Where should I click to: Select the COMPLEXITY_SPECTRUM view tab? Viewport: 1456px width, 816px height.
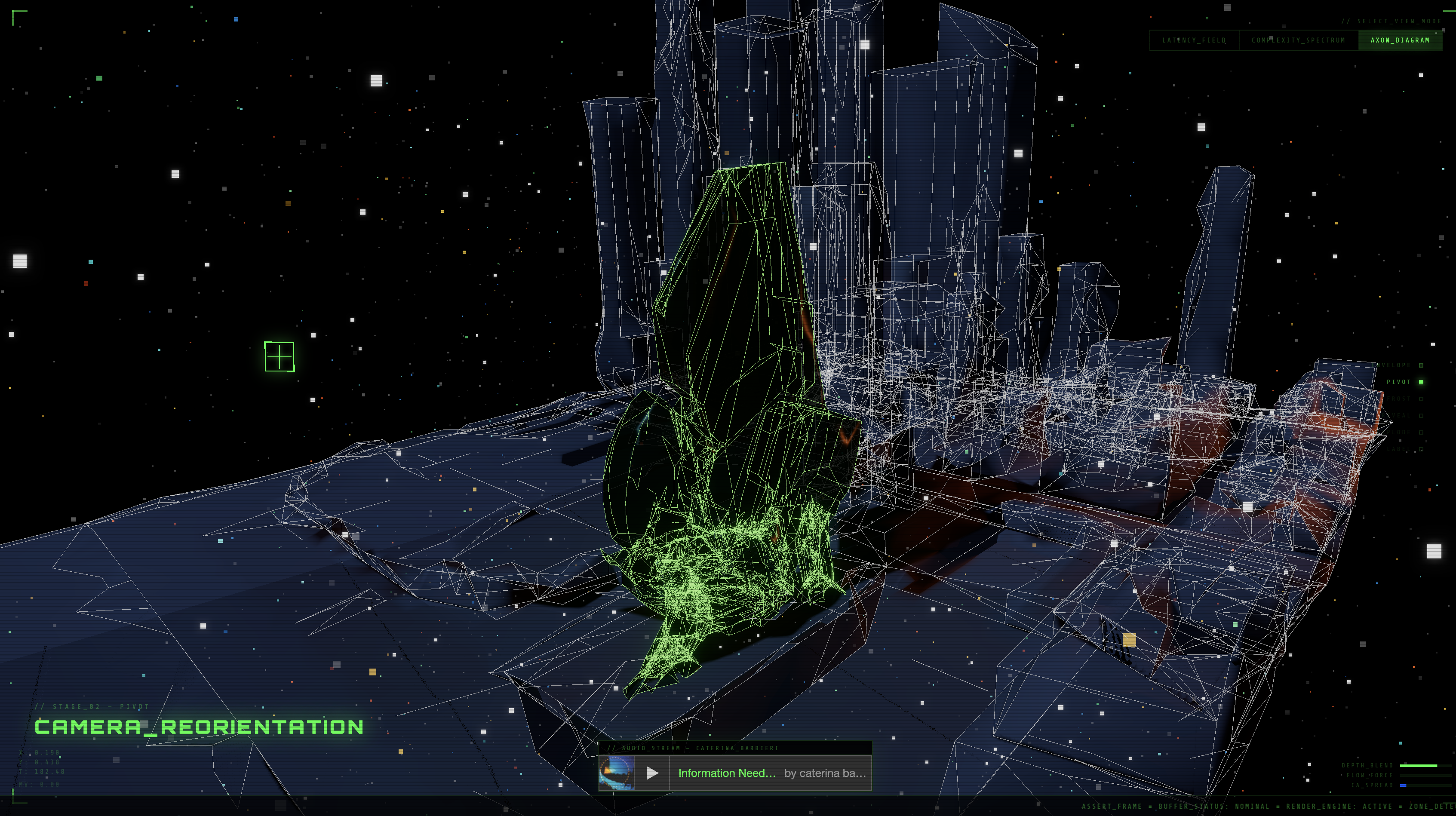(x=1298, y=40)
